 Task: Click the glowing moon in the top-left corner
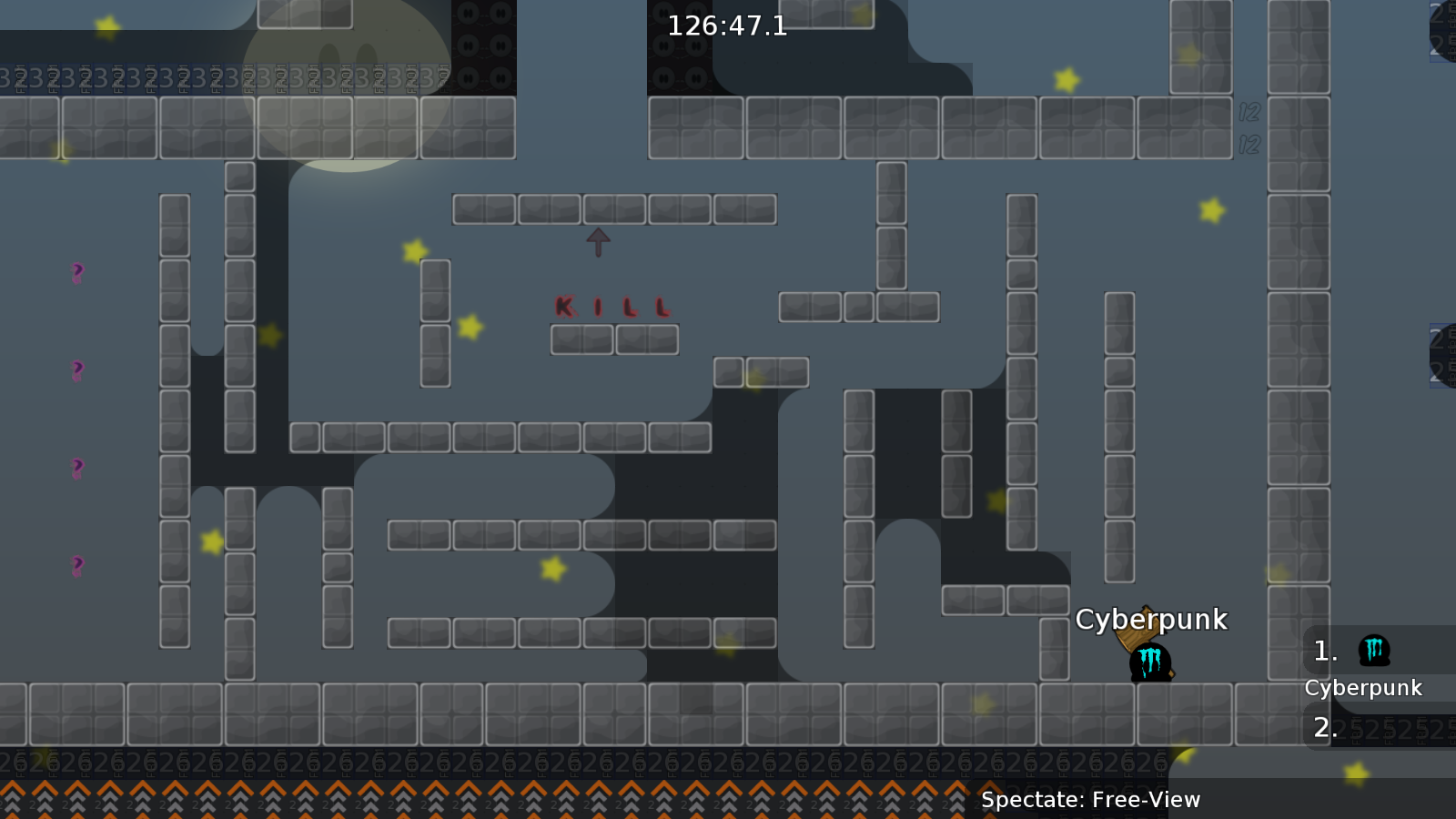[346, 86]
